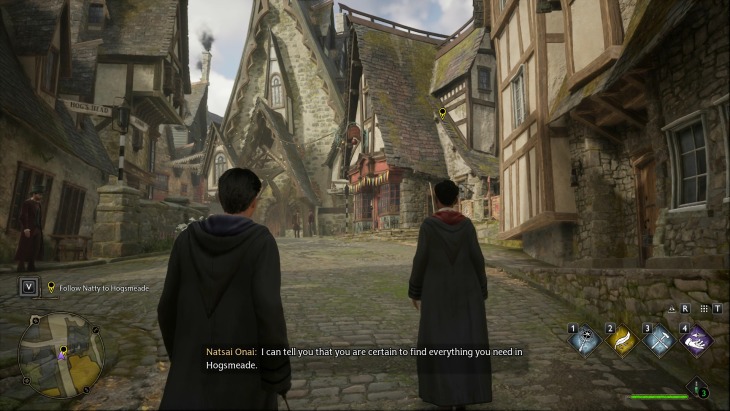Open the circular minimap
This screenshot has width=730, height=411.
point(61,354)
